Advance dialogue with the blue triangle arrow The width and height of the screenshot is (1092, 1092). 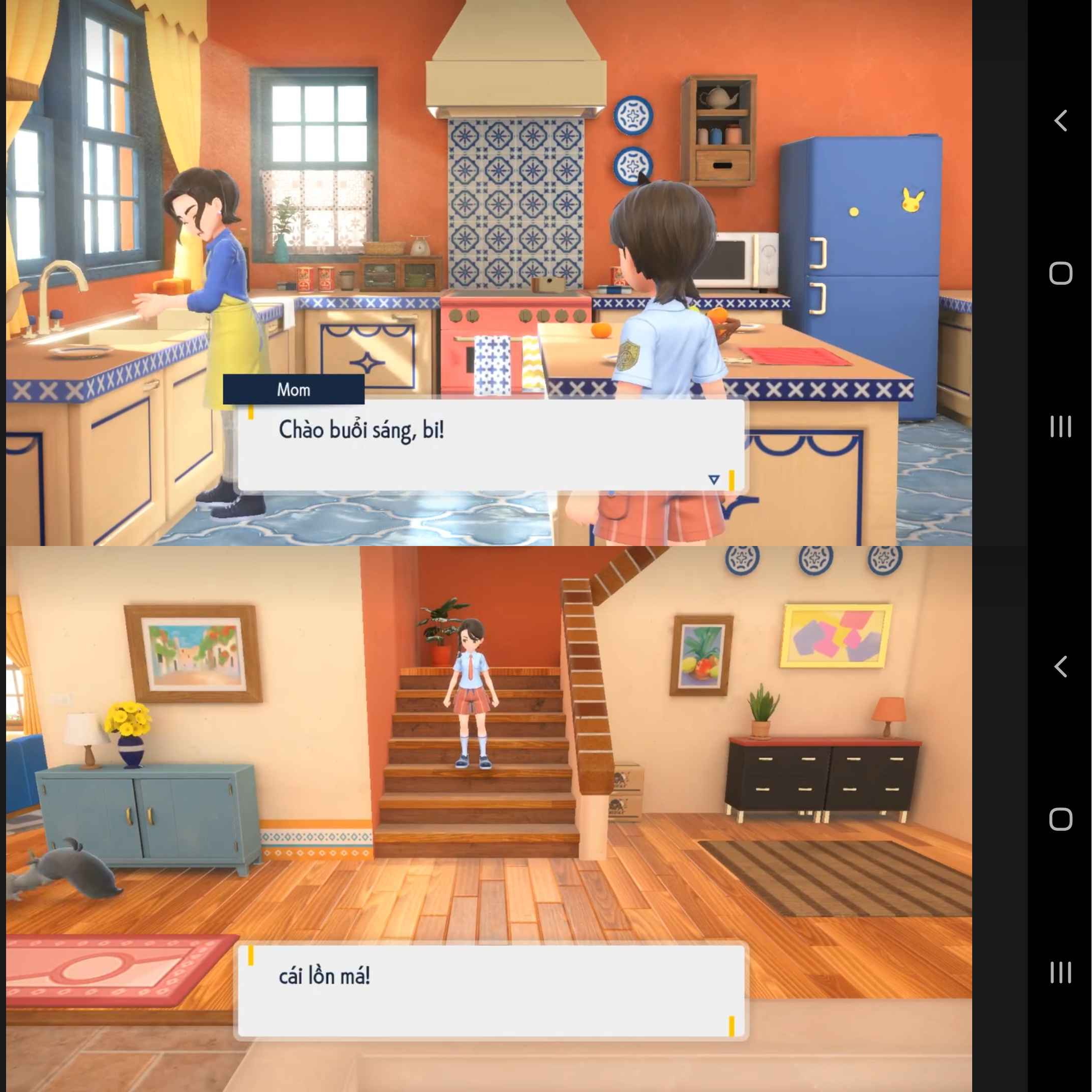click(x=714, y=480)
